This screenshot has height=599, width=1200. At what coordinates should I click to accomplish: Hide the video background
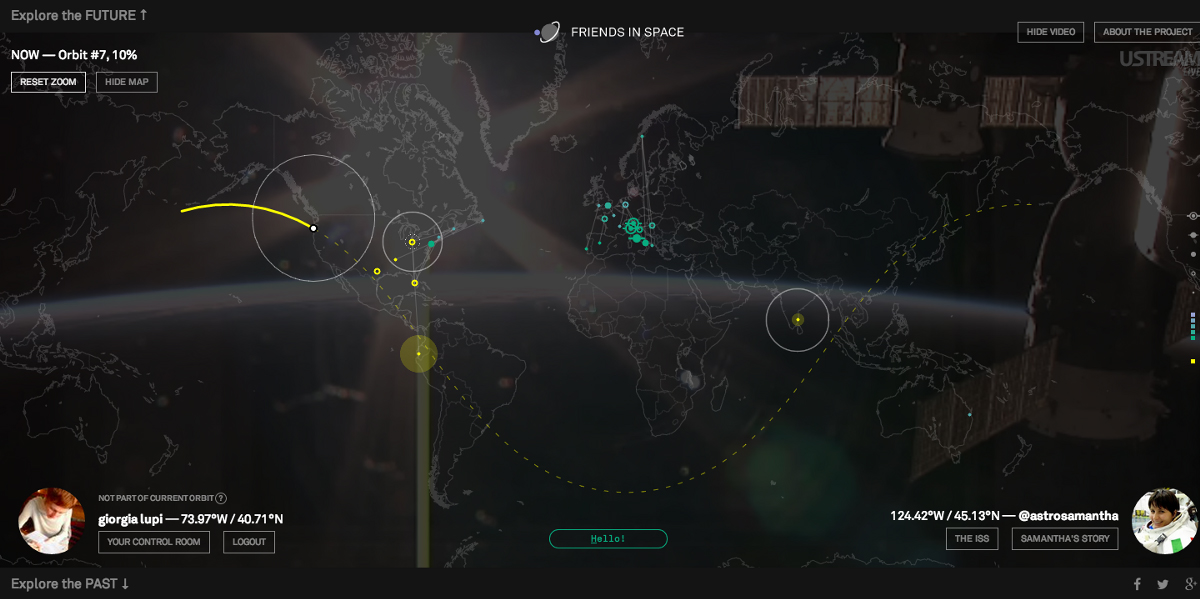1051,32
